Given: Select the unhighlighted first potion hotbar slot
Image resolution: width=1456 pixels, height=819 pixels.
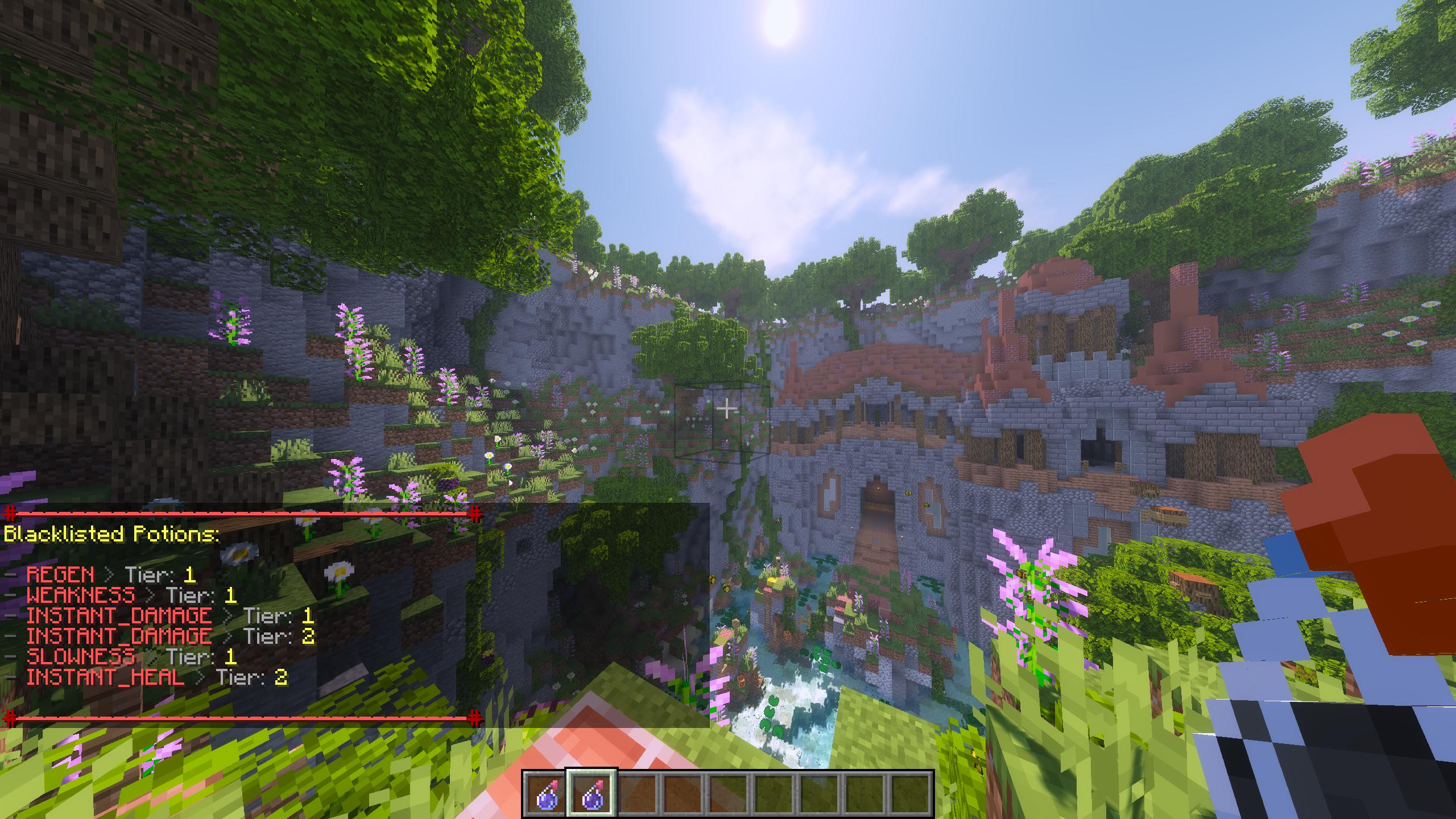Looking at the screenshot, I should pyautogui.click(x=546, y=793).
